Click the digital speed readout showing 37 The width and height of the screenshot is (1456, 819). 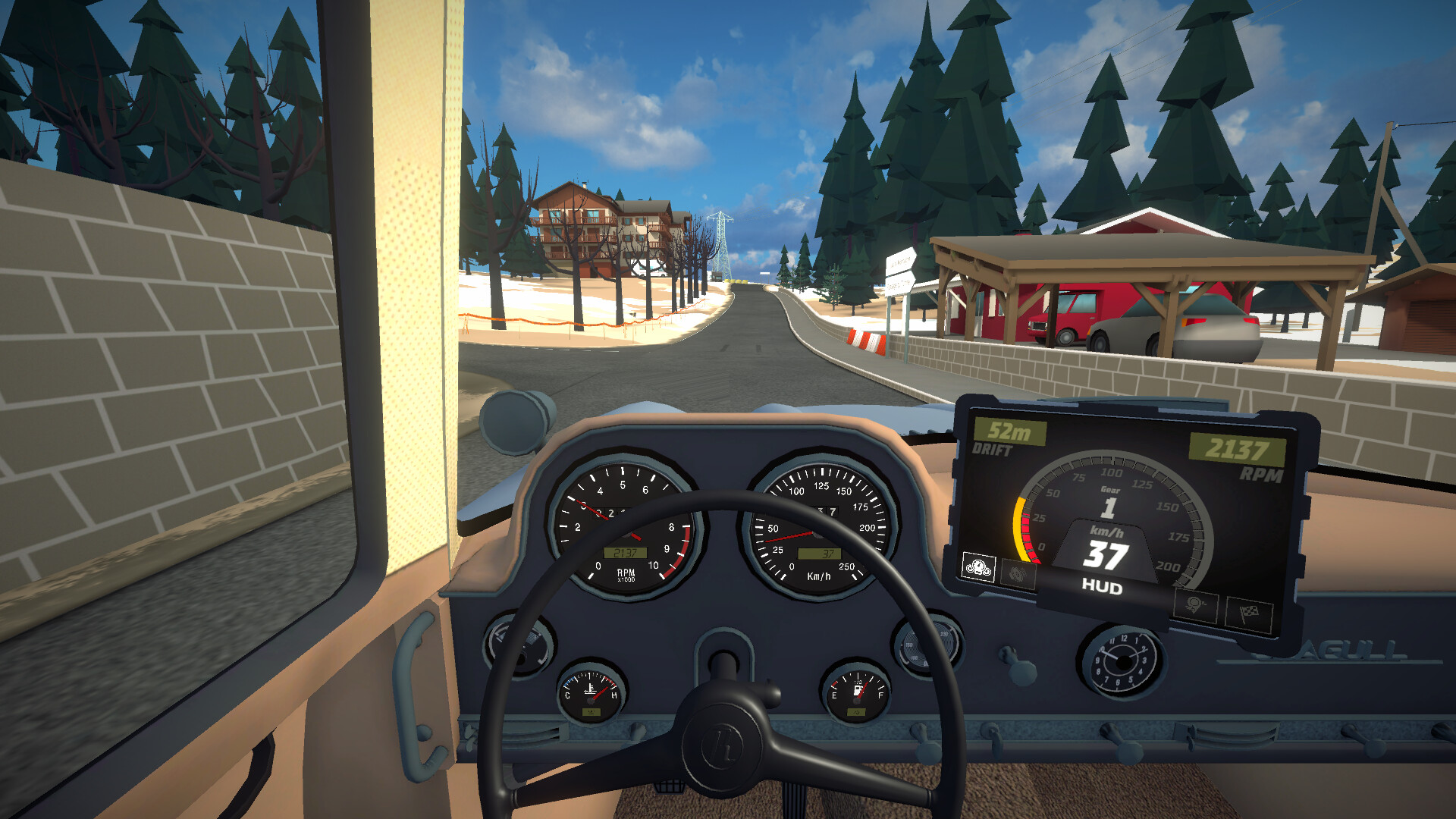[x=1108, y=553]
